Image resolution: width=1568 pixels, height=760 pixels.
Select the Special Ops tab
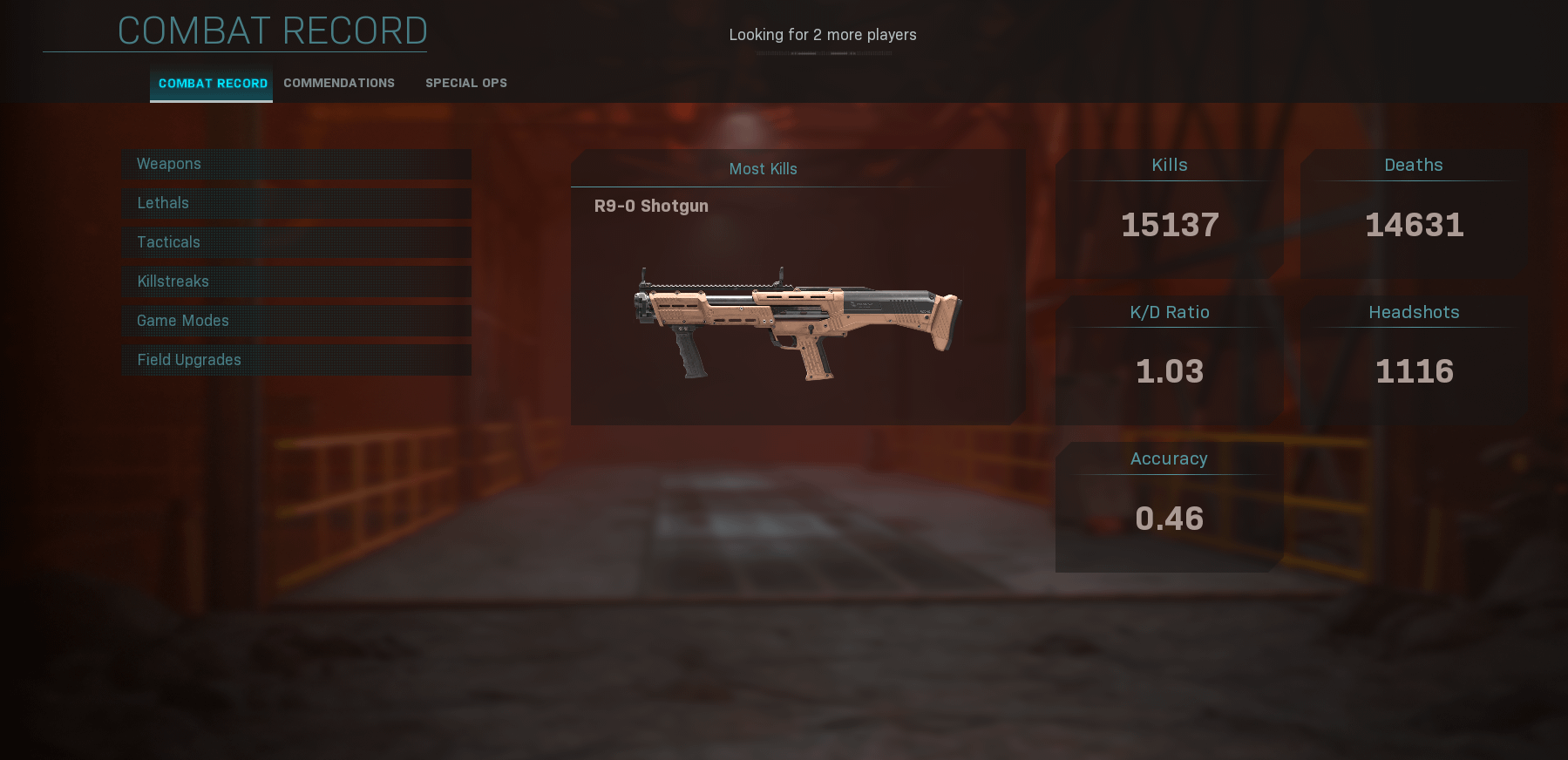click(466, 84)
